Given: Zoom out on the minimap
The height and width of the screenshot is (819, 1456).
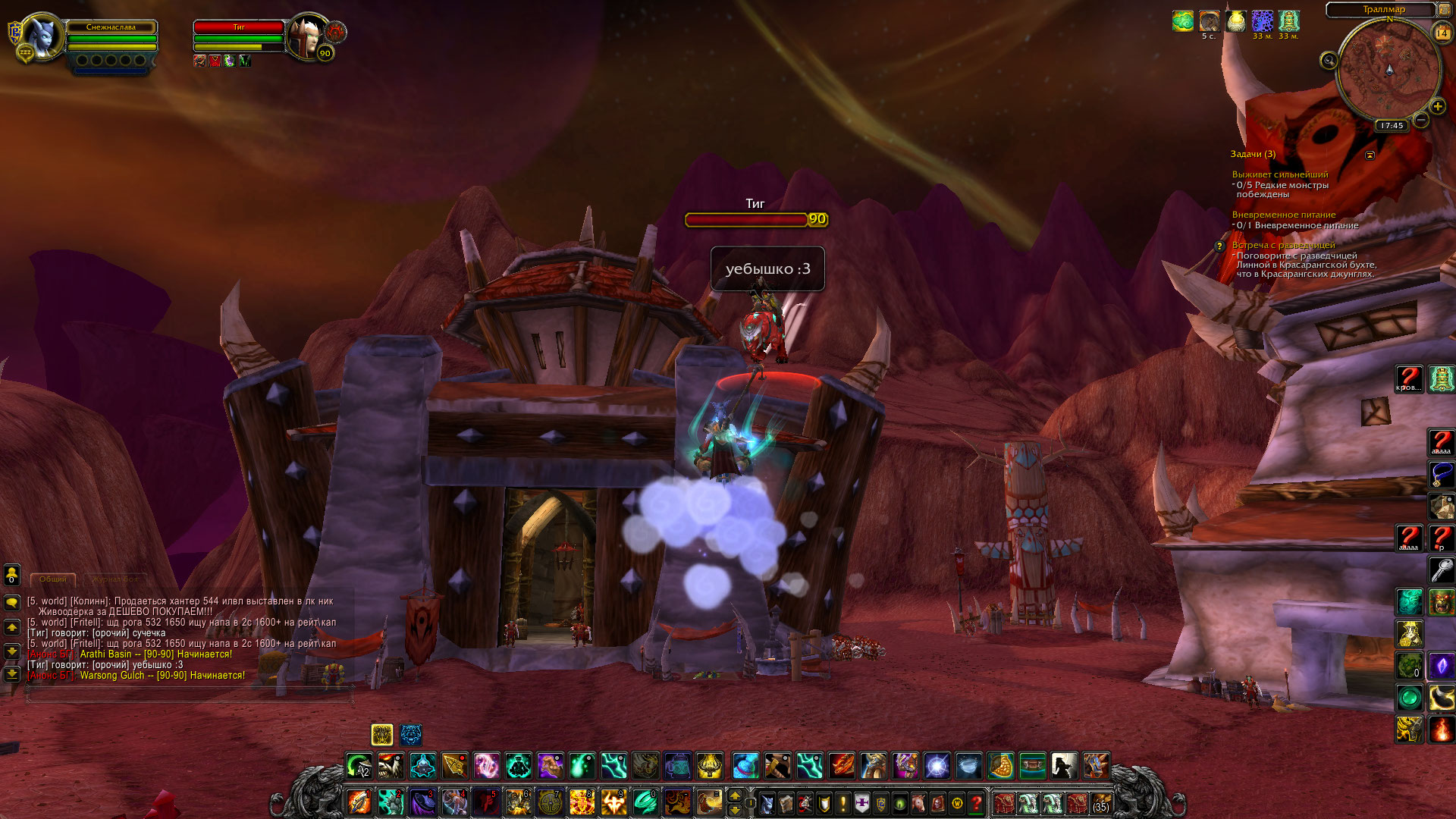Looking at the screenshot, I should (x=1421, y=120).
